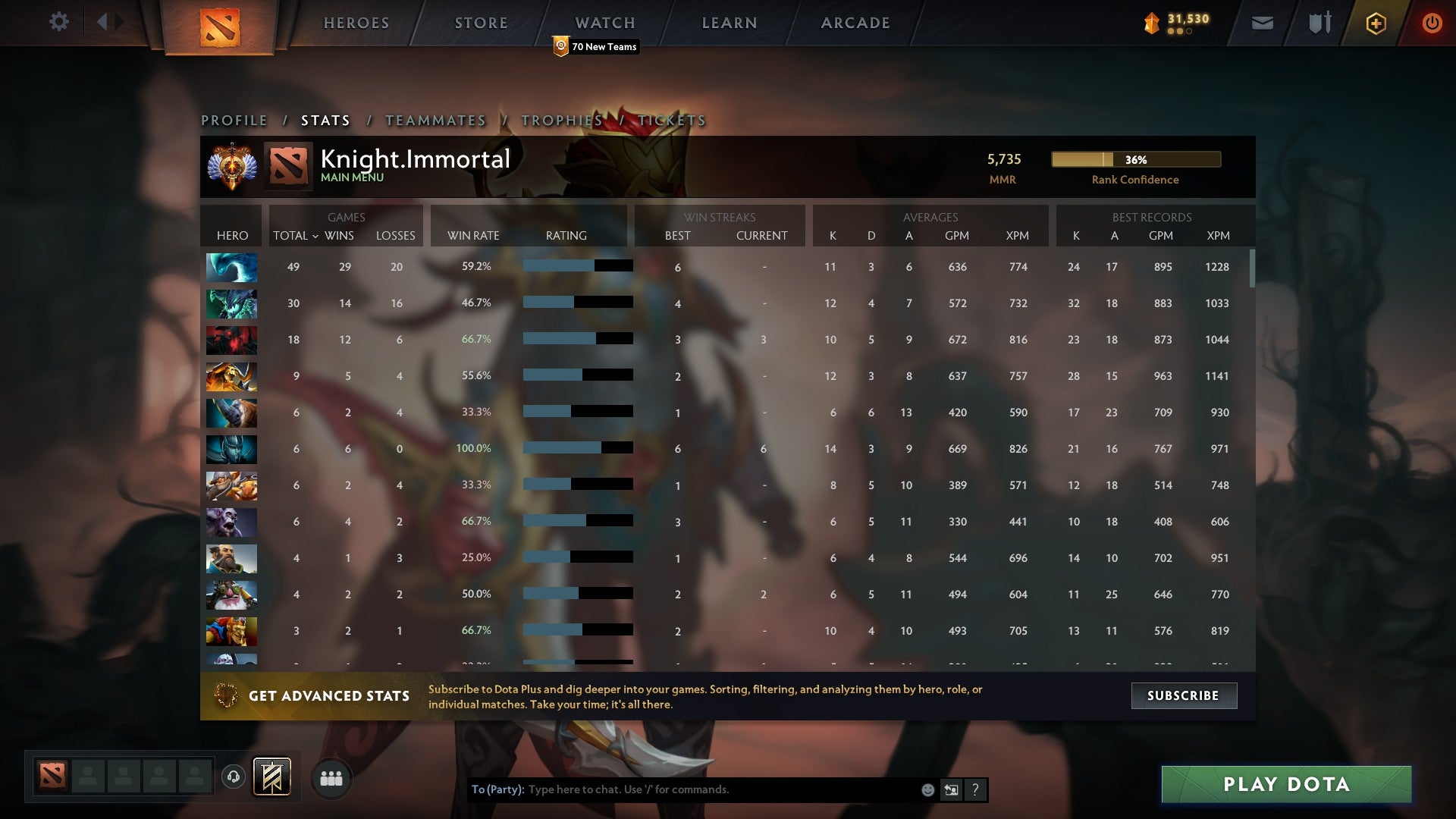The image size is (1456, 819).
Task: Open the Armory shield and sword icon
Action: pos(1319,22)
